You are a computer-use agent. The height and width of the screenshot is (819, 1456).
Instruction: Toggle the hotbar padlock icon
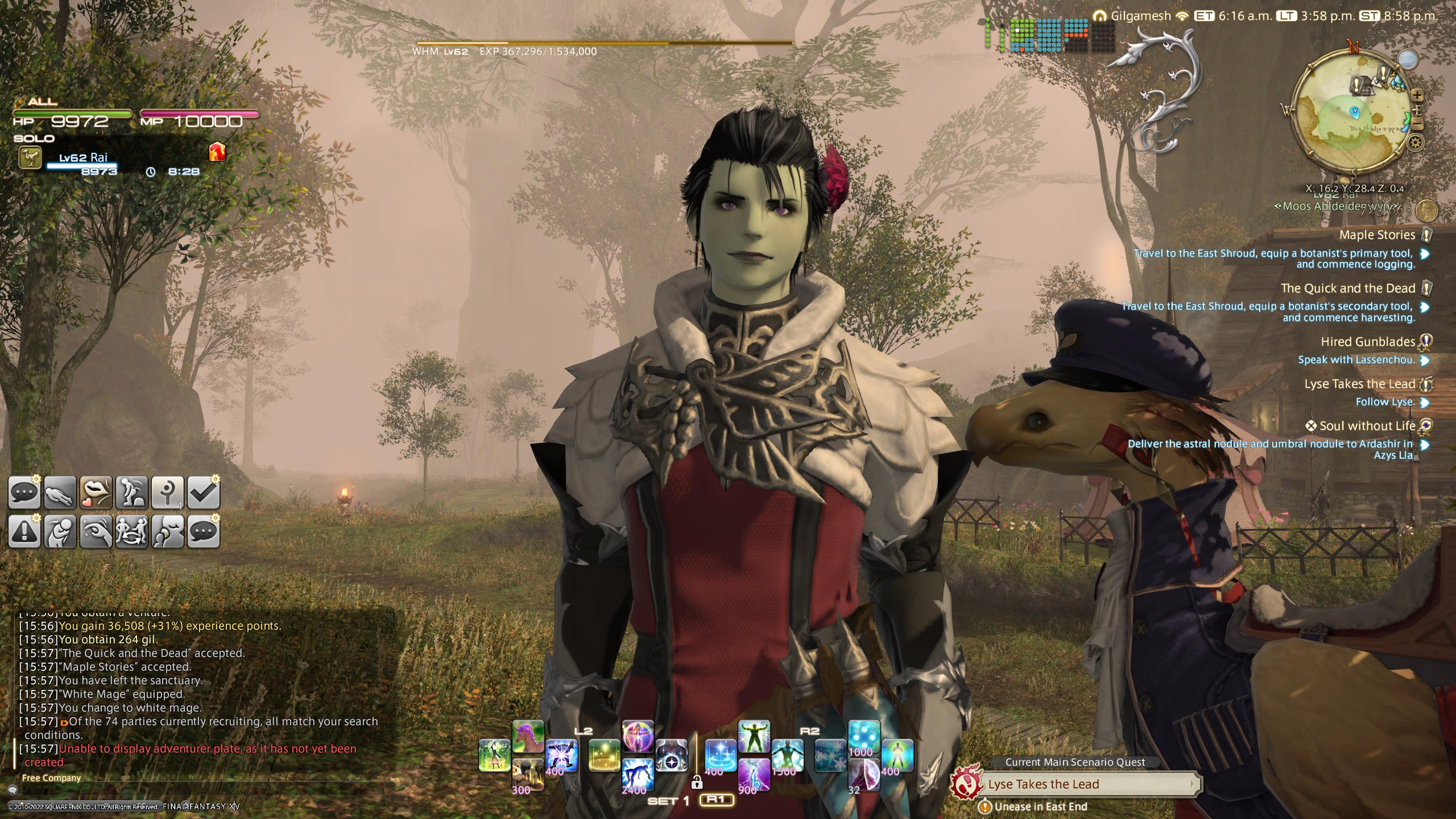point(697,782)
